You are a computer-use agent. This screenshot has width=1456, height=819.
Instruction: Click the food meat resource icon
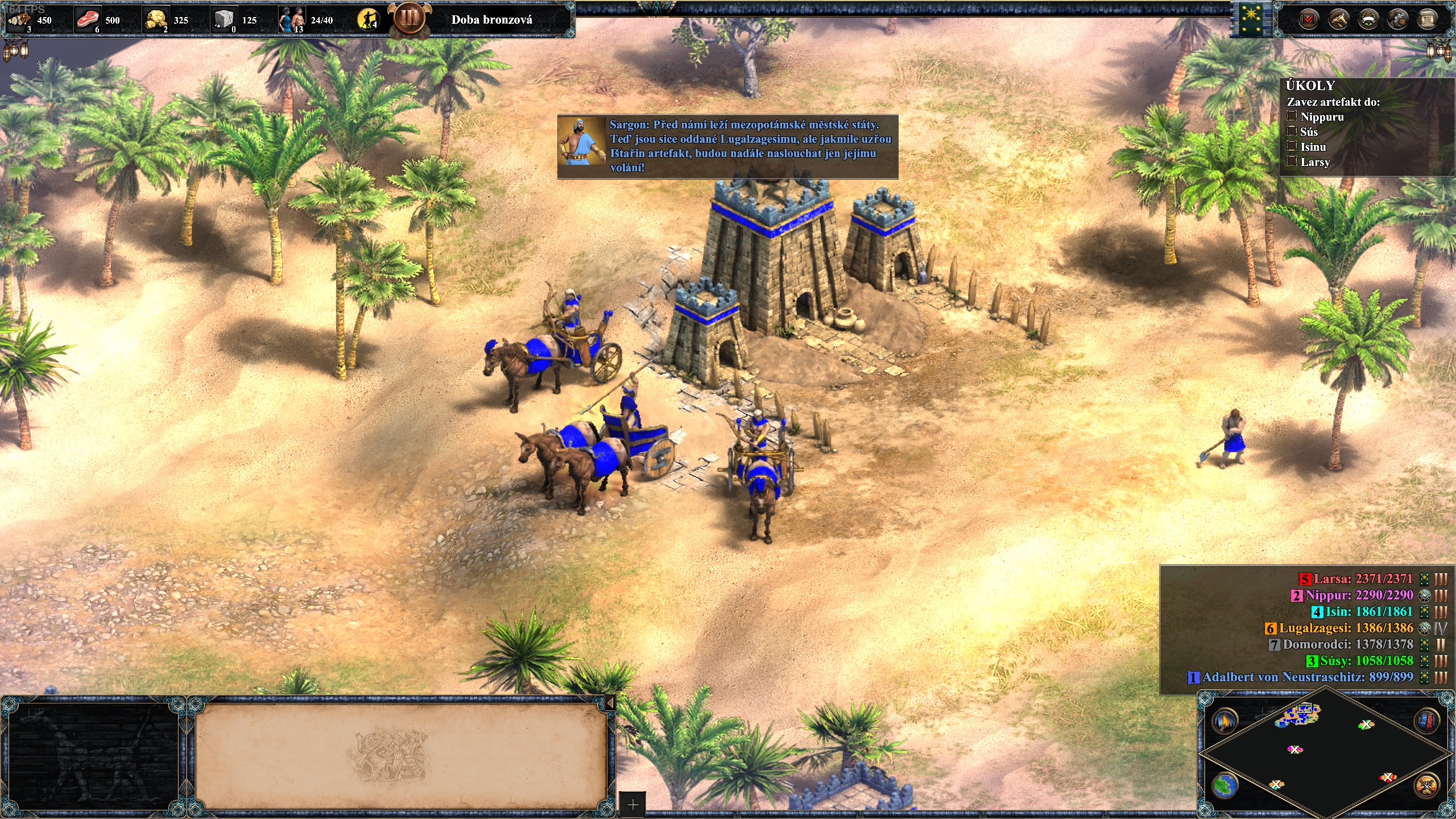pos(88,20)
